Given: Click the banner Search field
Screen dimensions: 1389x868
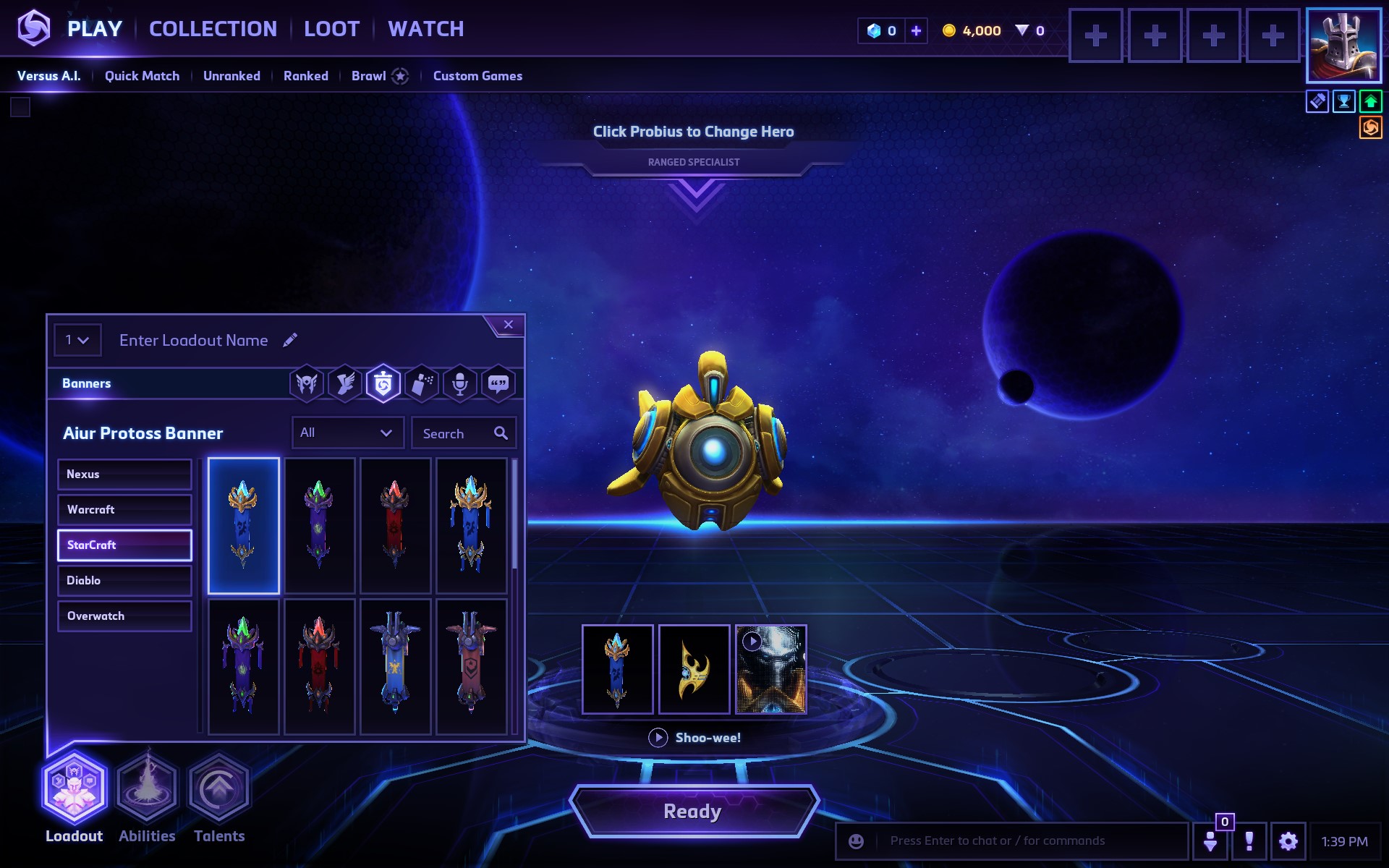Looking at the screenshot, I should (x=456, y=433).
